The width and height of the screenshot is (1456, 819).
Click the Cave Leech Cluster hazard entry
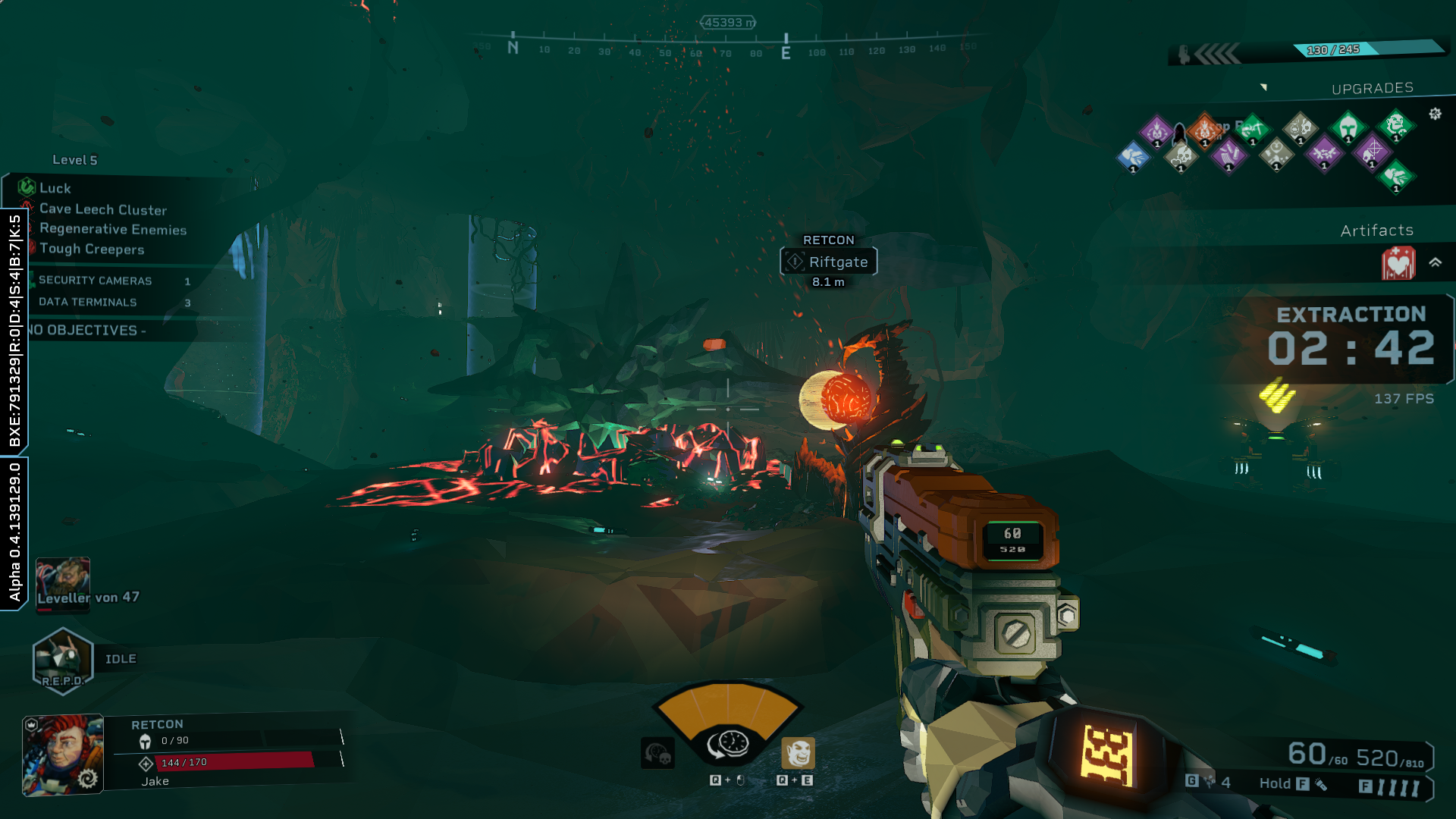102,209
